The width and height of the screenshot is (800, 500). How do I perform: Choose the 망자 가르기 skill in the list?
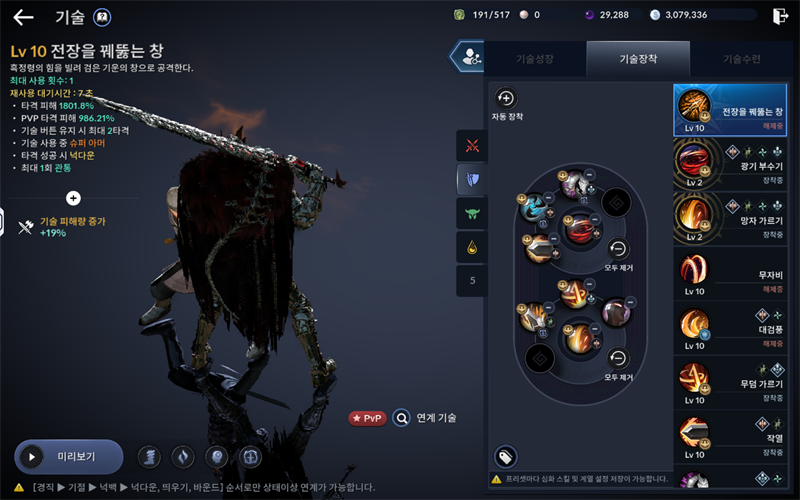(730, 218)
